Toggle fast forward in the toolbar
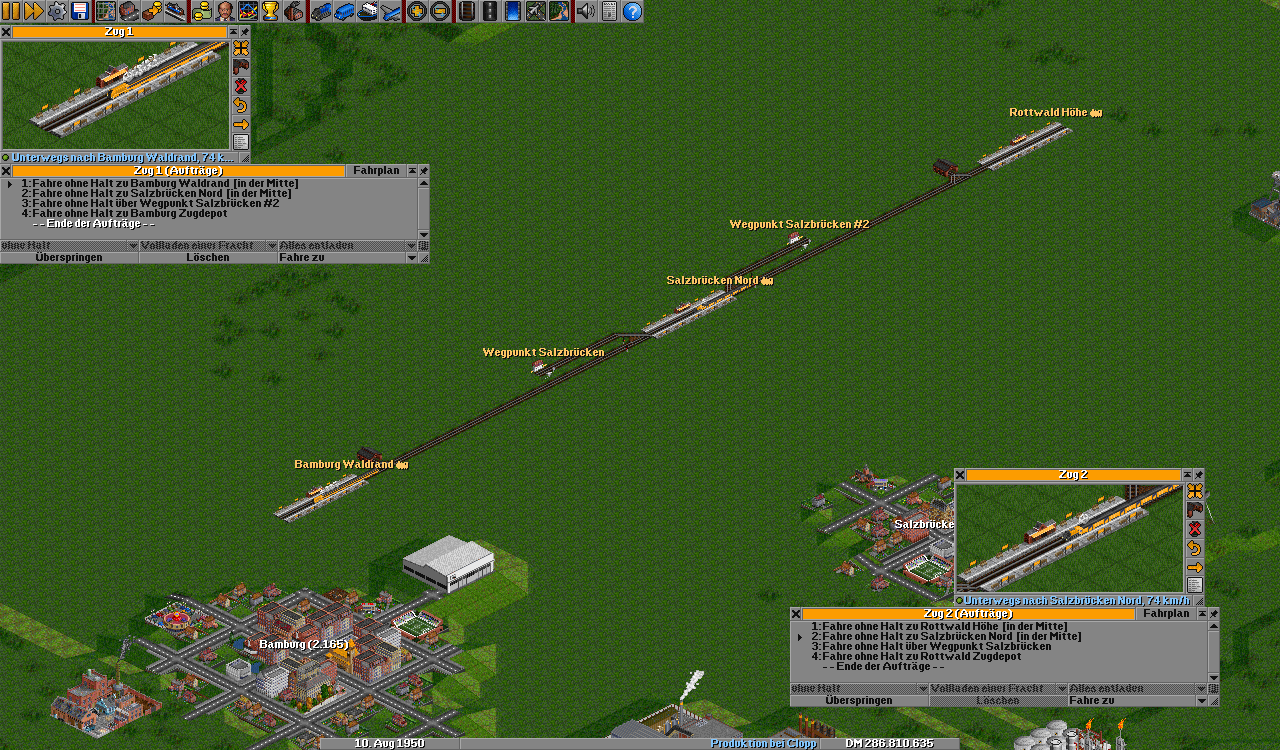Viewport: 1280px width, 750px height. coord(33,11)
